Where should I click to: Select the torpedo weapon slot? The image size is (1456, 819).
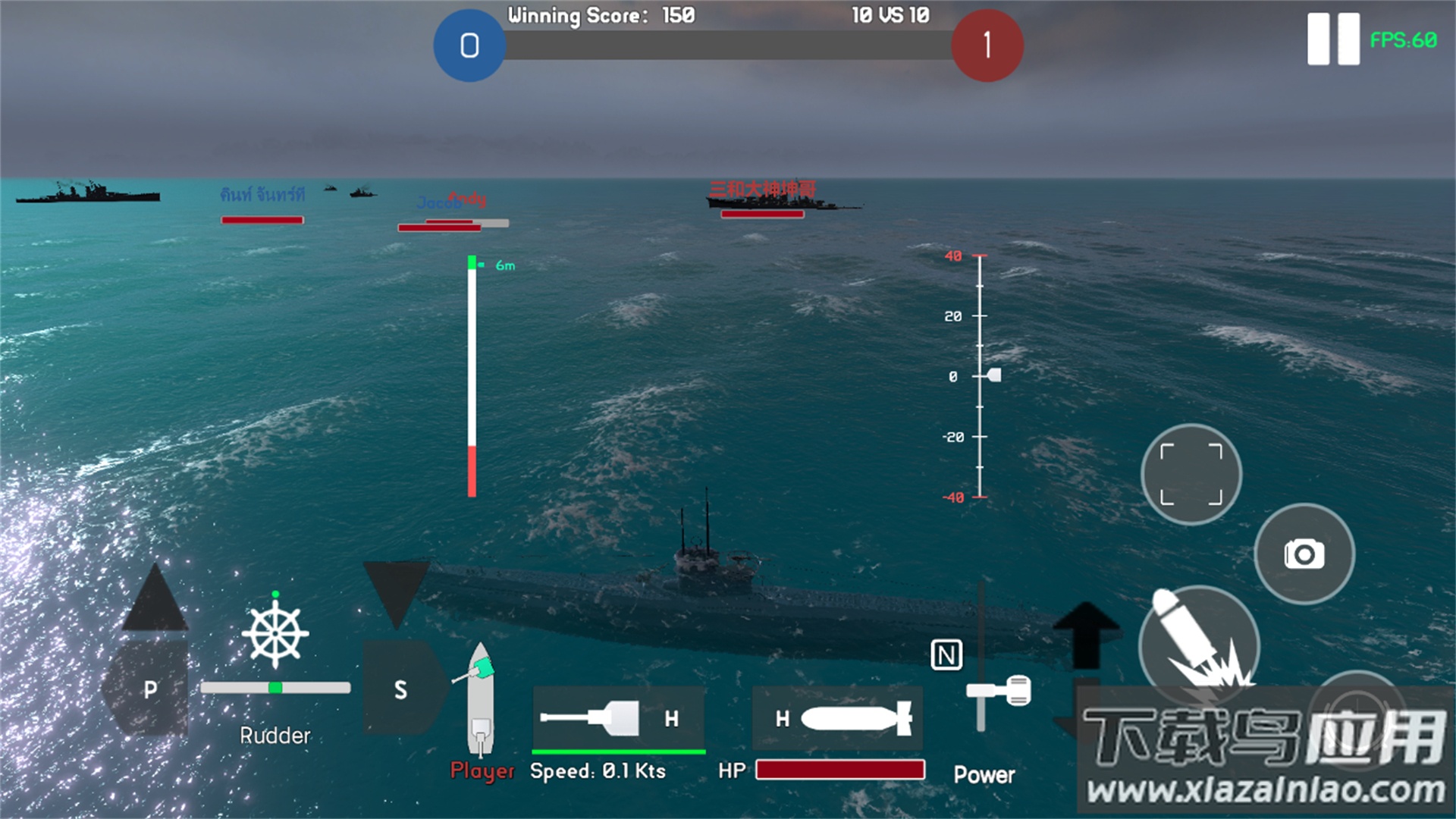[838, 718]
